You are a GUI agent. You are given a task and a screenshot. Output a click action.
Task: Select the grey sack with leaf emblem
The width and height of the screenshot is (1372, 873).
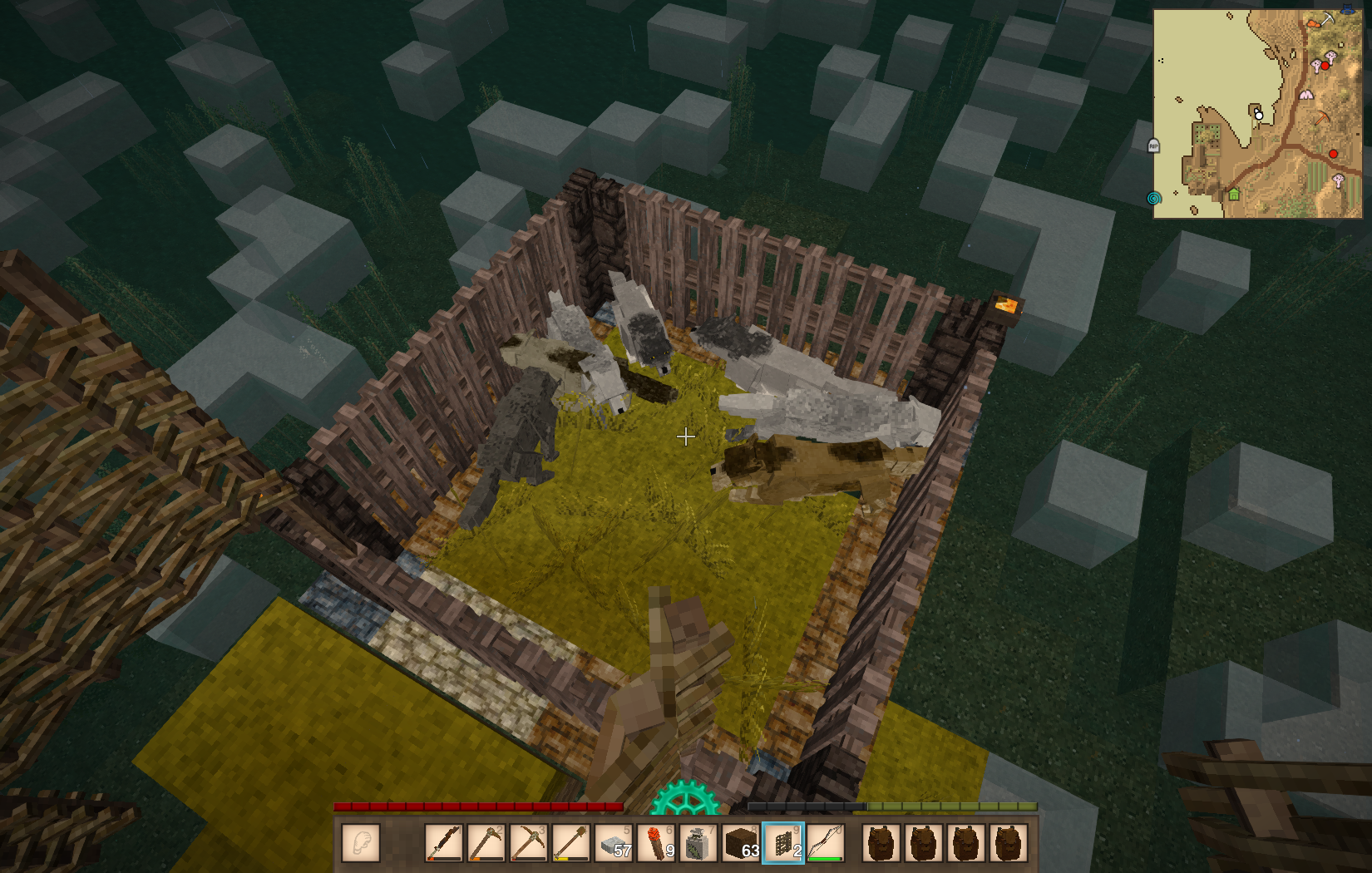(x=698, y=843)
